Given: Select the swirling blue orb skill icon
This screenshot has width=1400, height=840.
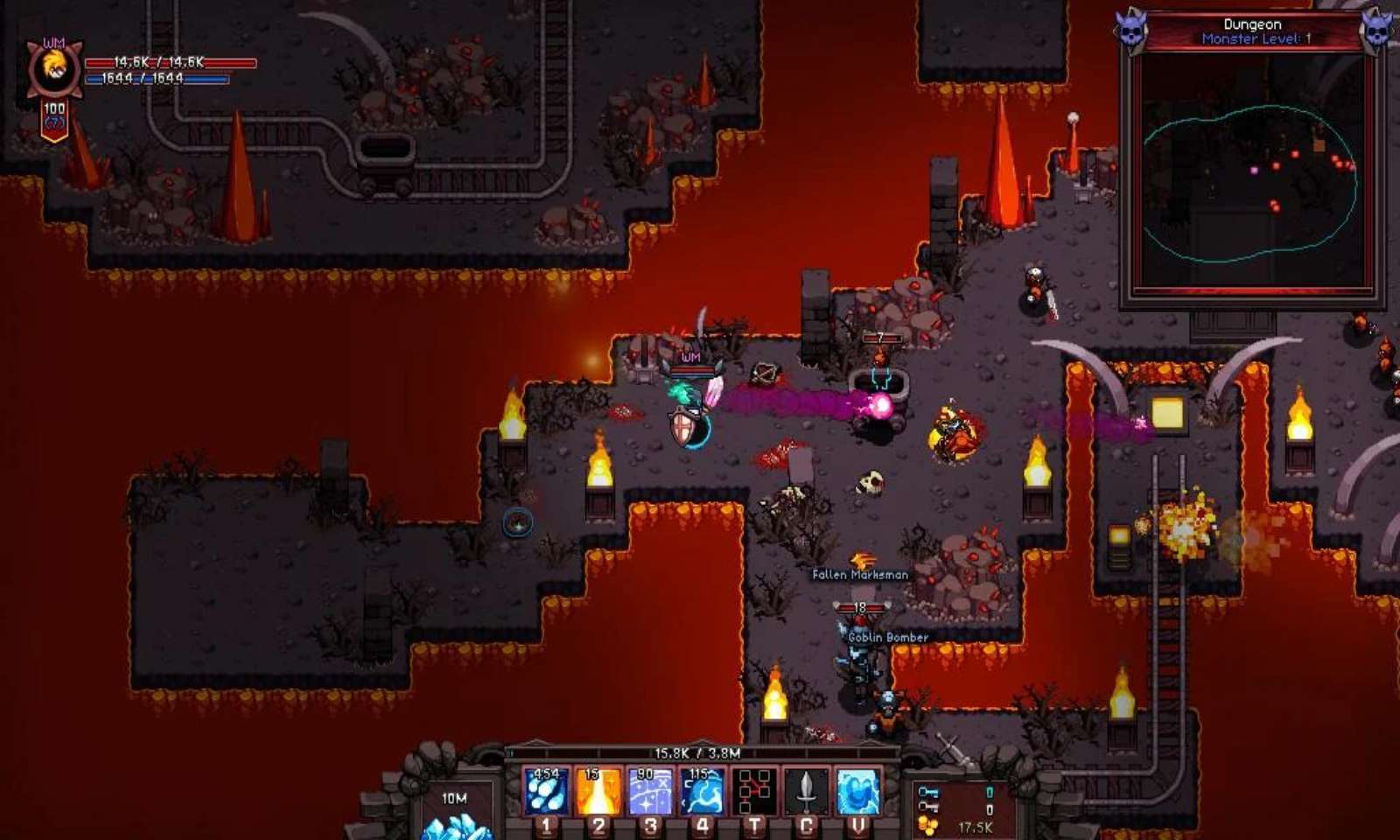Looking at the screenshot, I should [x=857, y=791].
